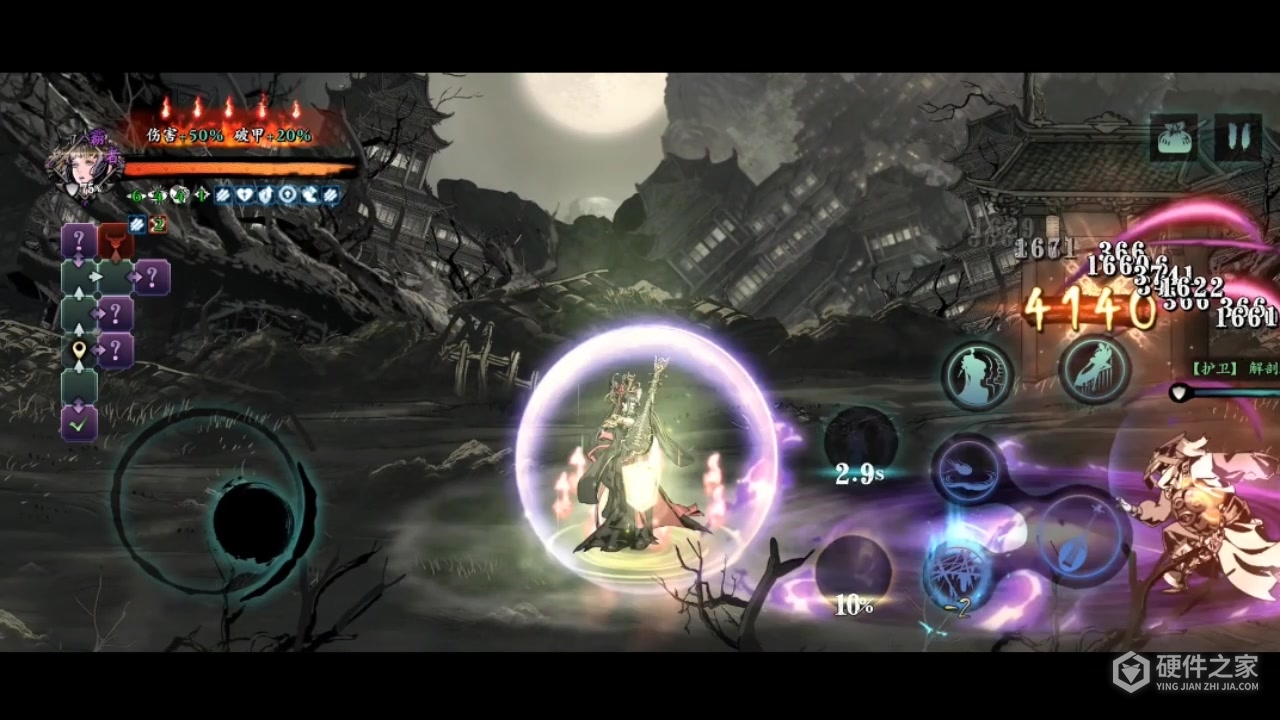Use the dashing figure skill

point(1094,369)
